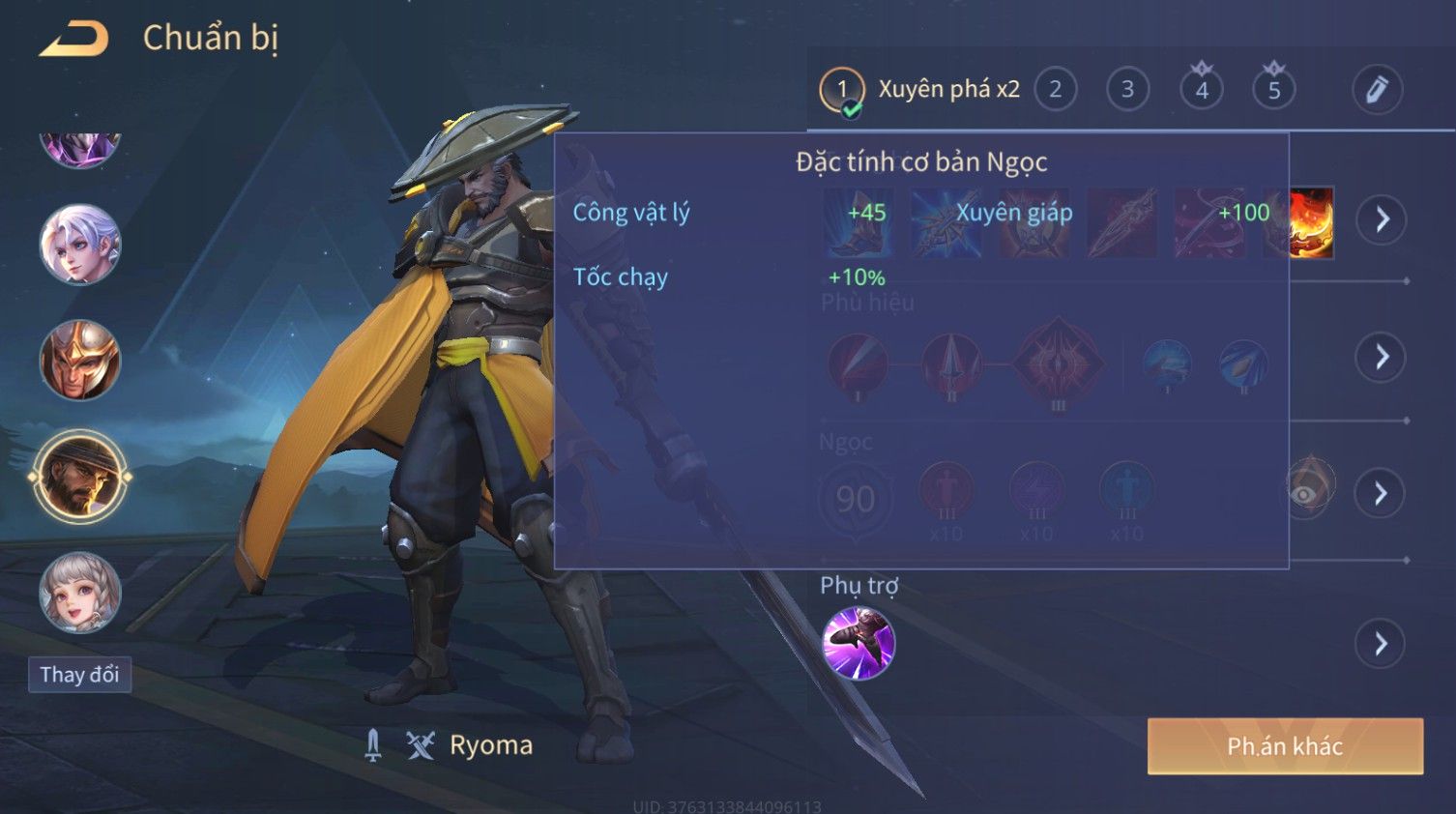Expand the Phù hiệu row arrow
Viewport: 1456px width, 814px height.
(1382, 358)
